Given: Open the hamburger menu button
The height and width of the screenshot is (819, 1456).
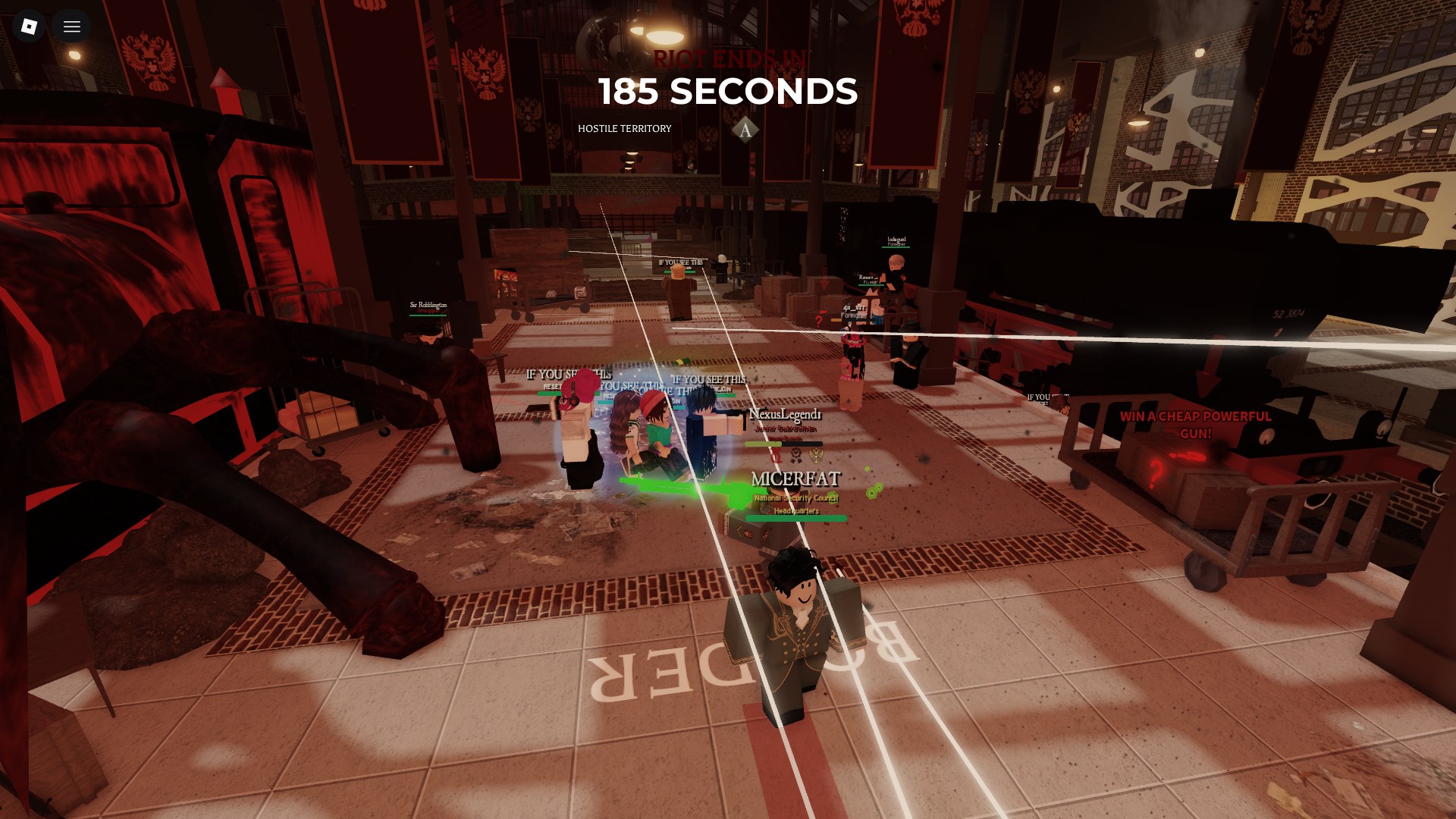Looking at the screenshot, I should point(72,27).
